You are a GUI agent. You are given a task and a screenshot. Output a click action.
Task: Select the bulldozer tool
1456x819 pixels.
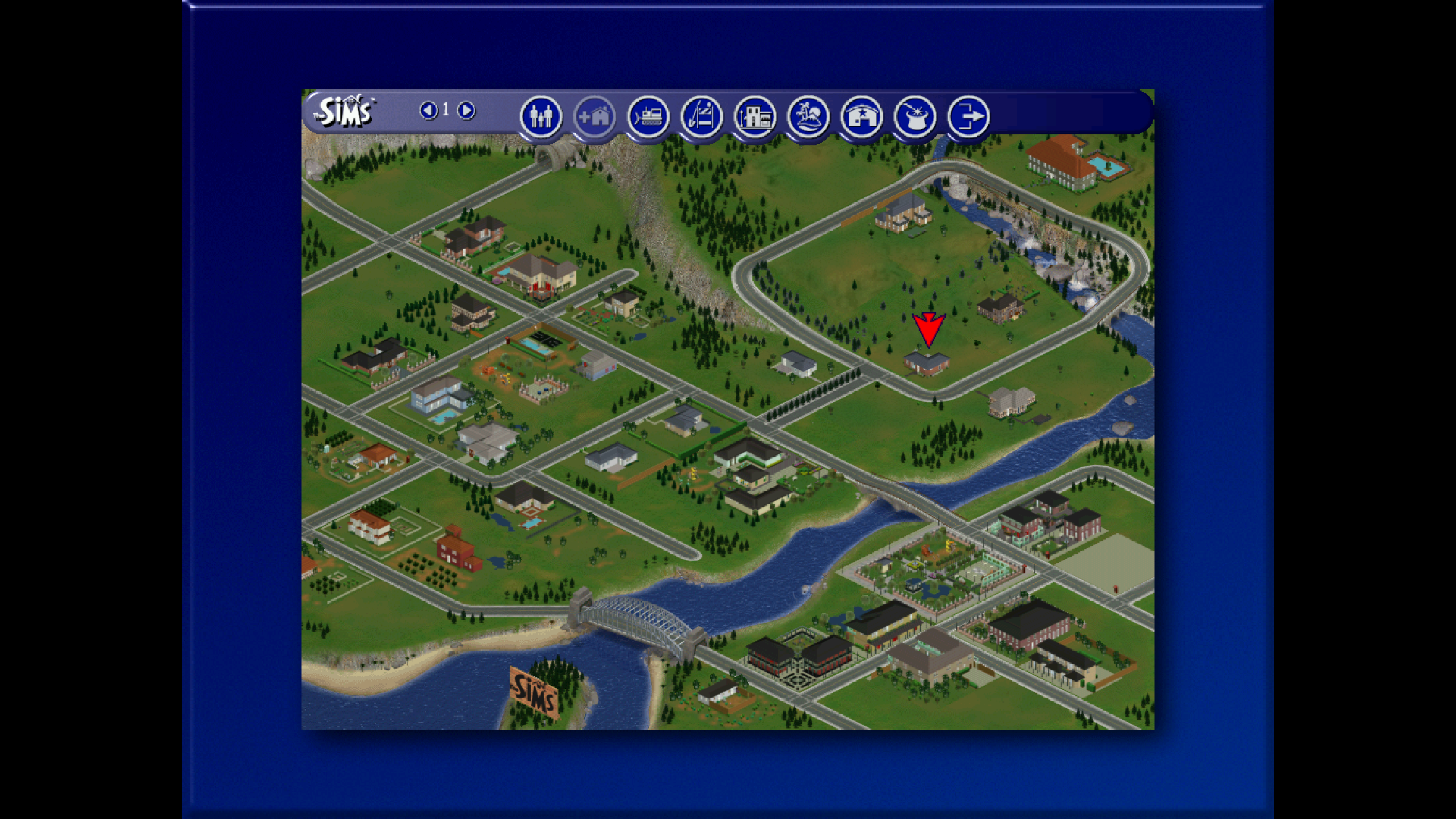(x=648, y=117)
